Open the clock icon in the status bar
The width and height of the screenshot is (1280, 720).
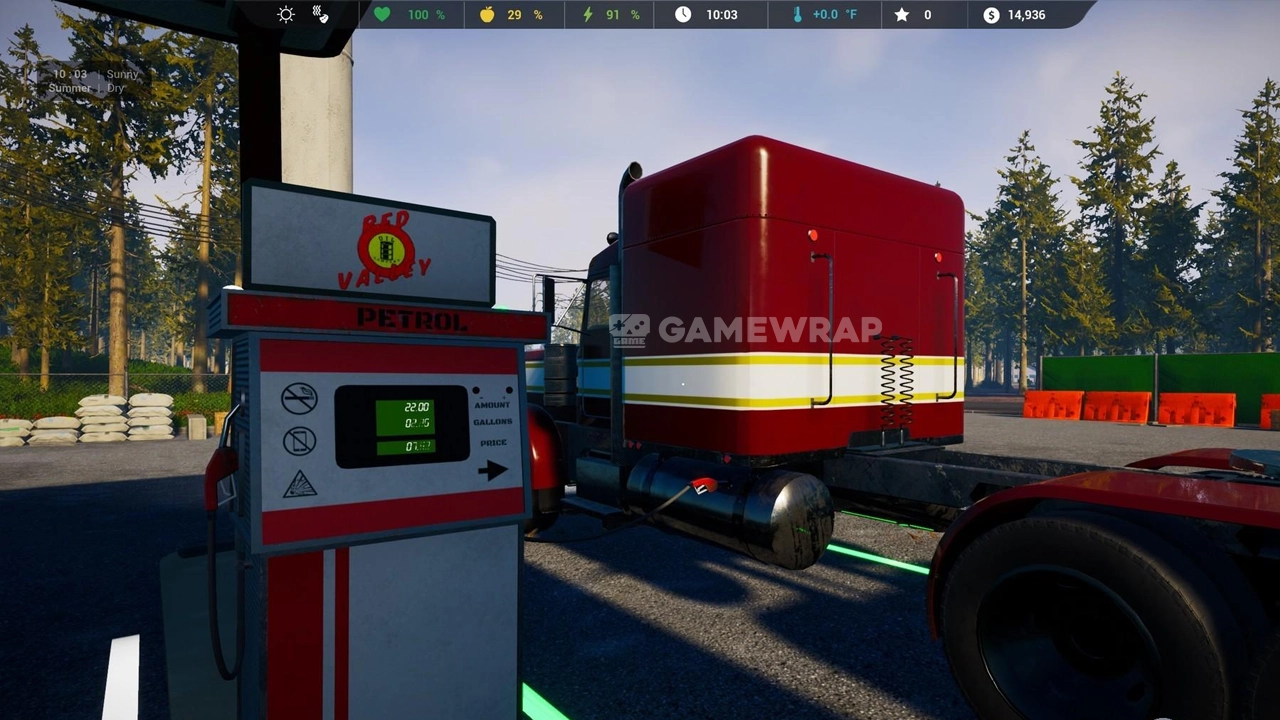pyautogui.click(x=683, y=14)
